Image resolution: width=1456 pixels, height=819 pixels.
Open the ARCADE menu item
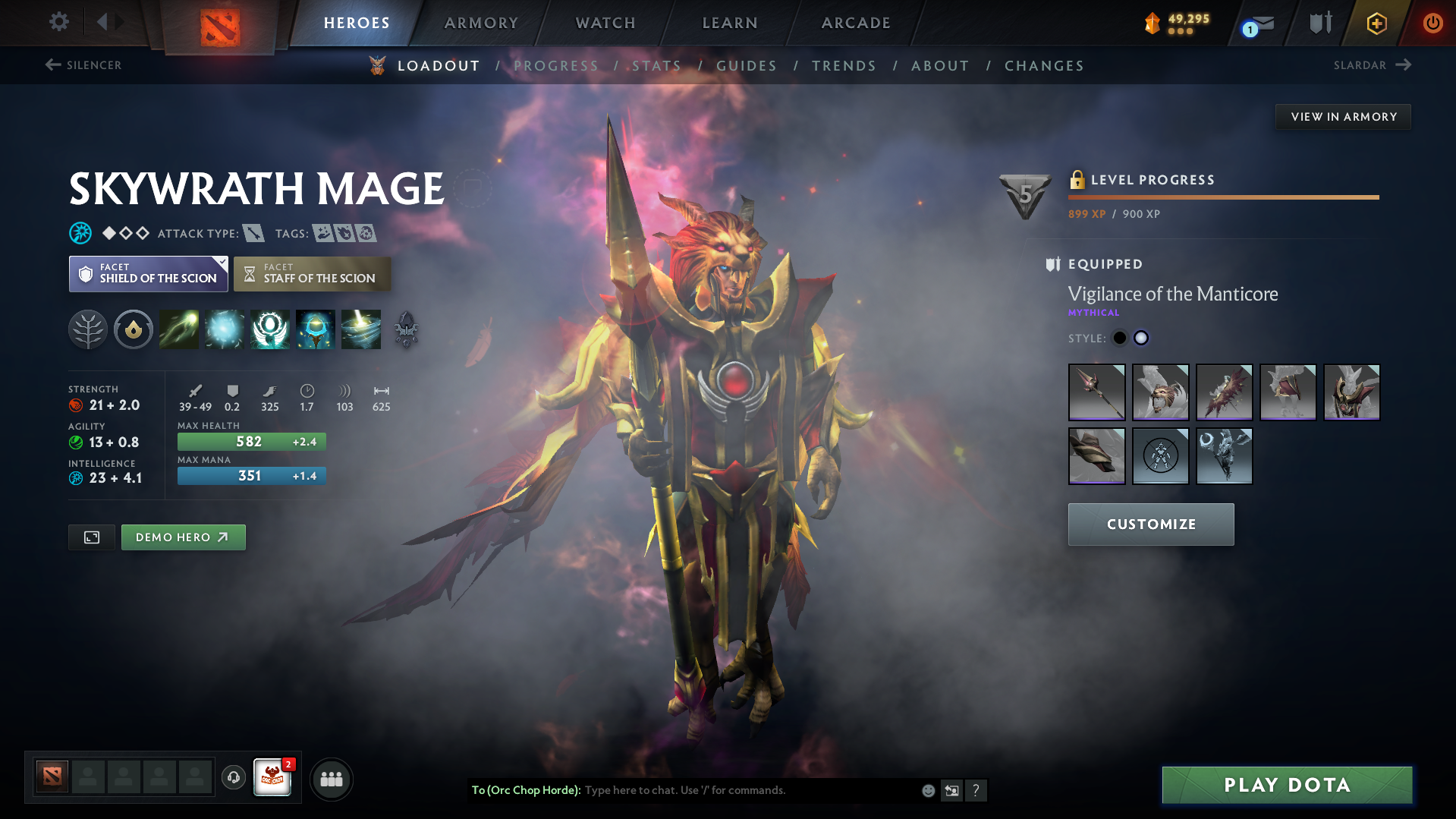[856, 23]
